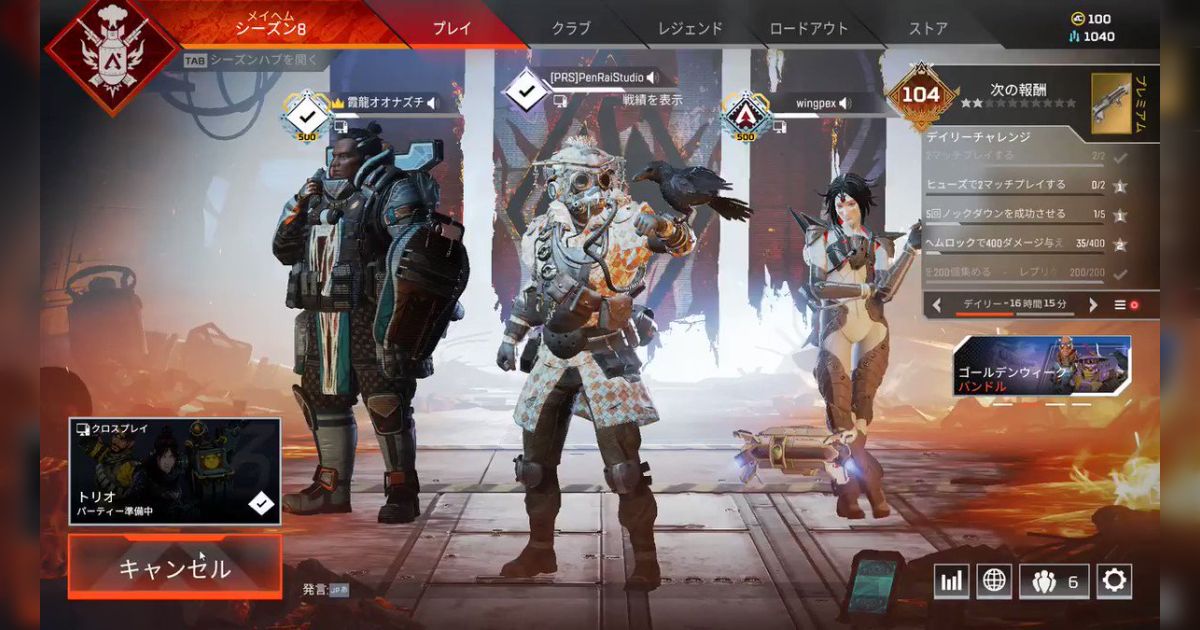
Task: Show the previous daily challenge page arrow
Action: click(937, 305)
